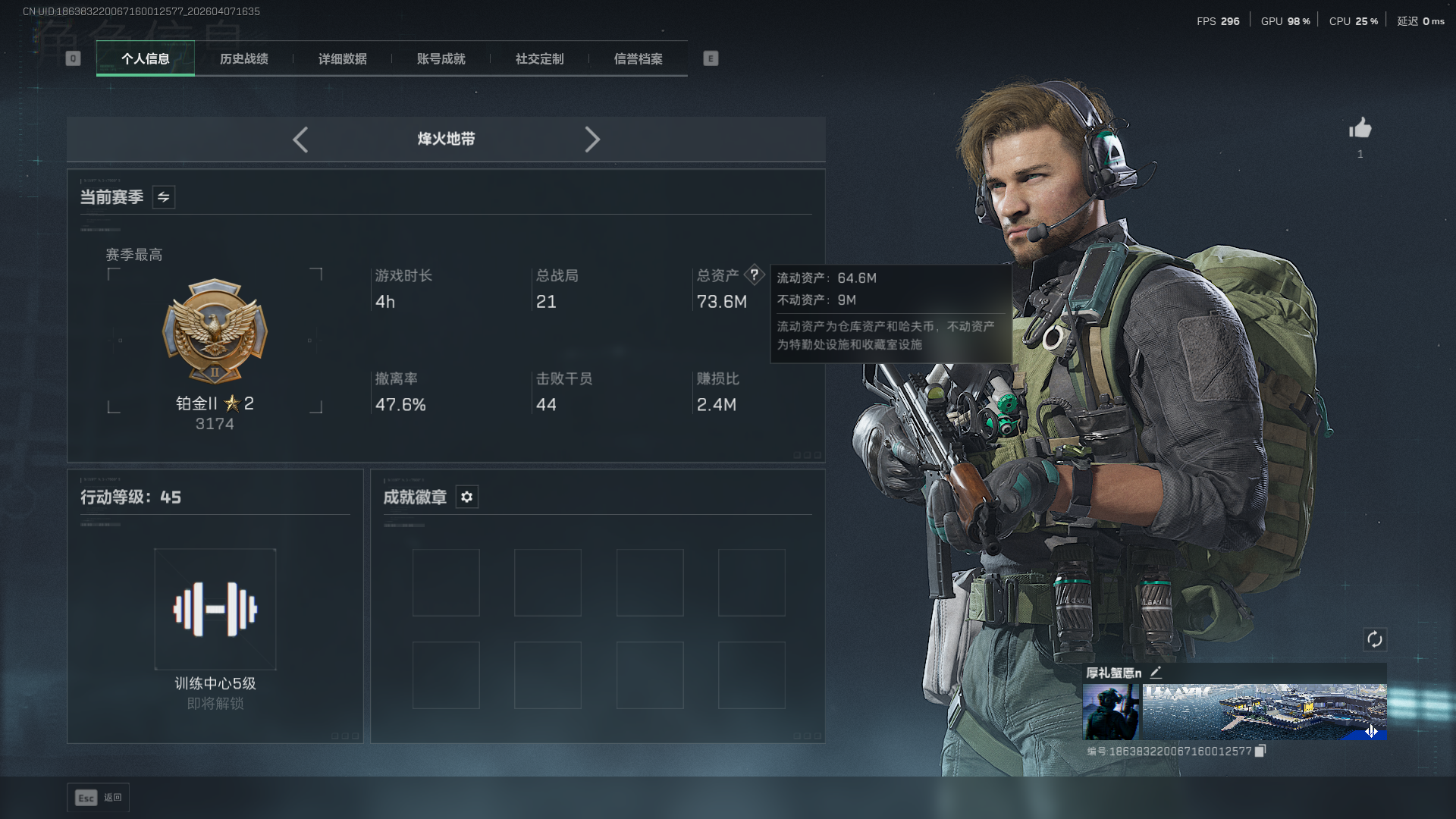Image resolution: width=1456 pixels, height=819 pixels.
Task: Click the left arrow beside 烽火地带
Action: [x=300, y=140]
